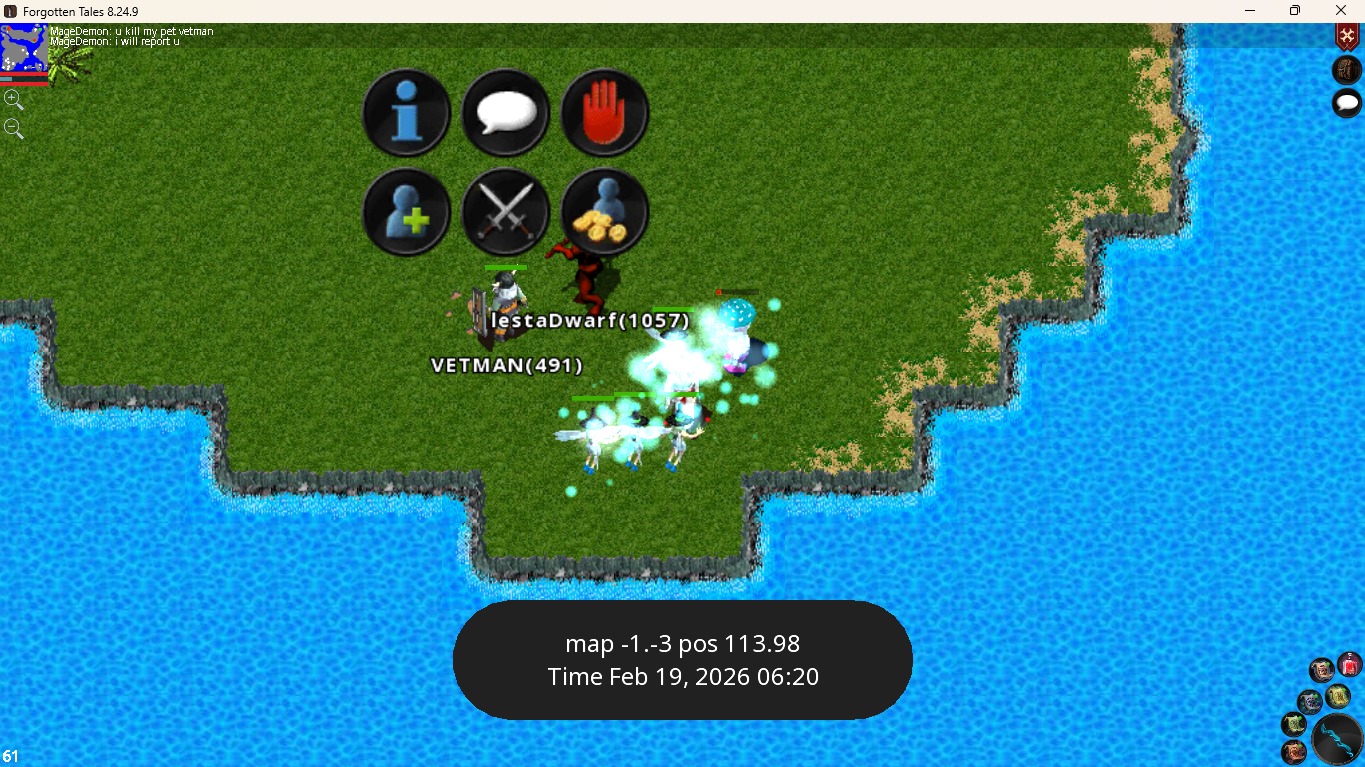The height and width of the screenshot is (767, 1365).
Task: Zoom out with the minus magnifier
Action: [13, 128]
